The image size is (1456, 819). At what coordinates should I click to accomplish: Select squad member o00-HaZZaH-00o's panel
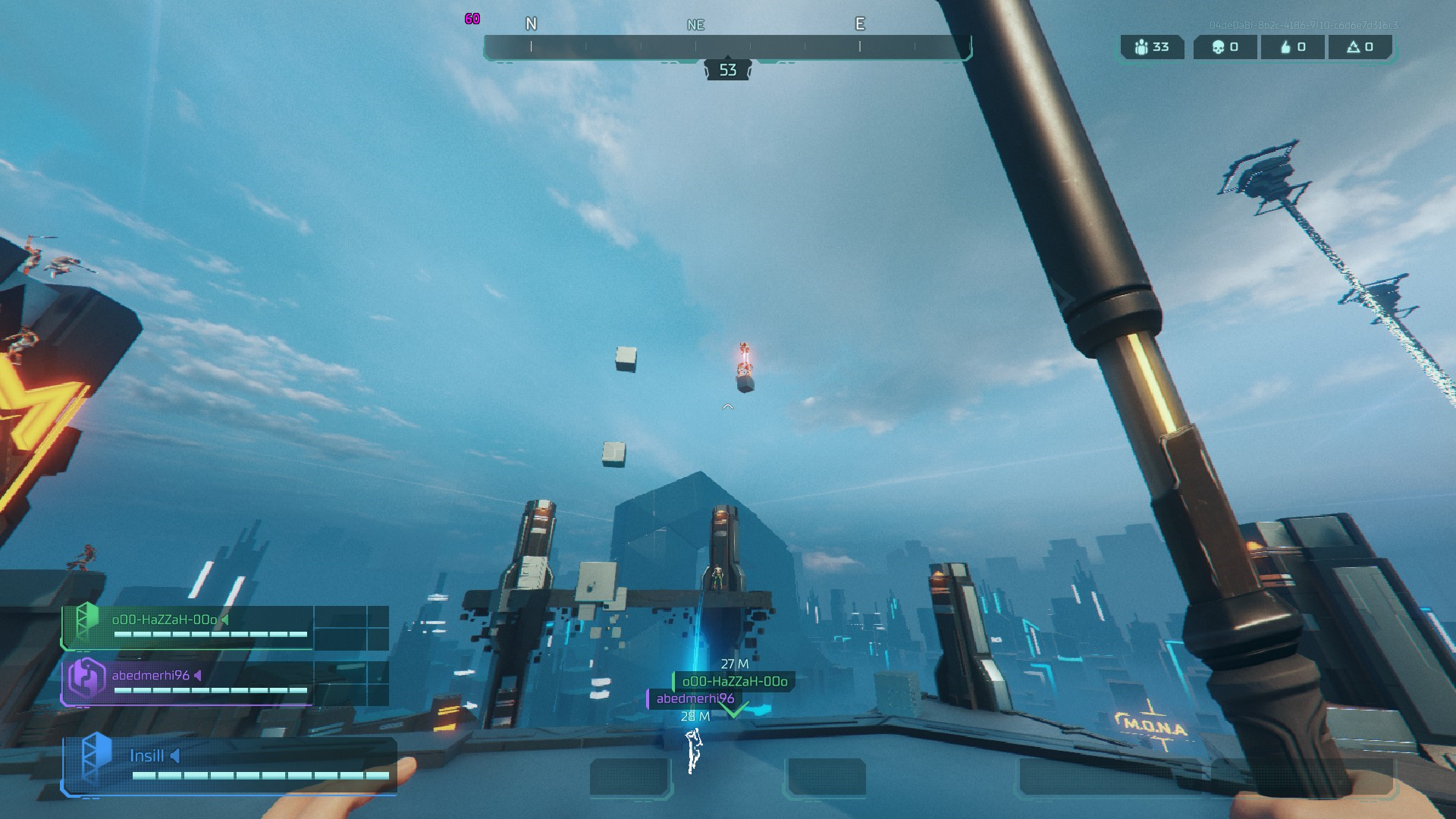point(190,627)
